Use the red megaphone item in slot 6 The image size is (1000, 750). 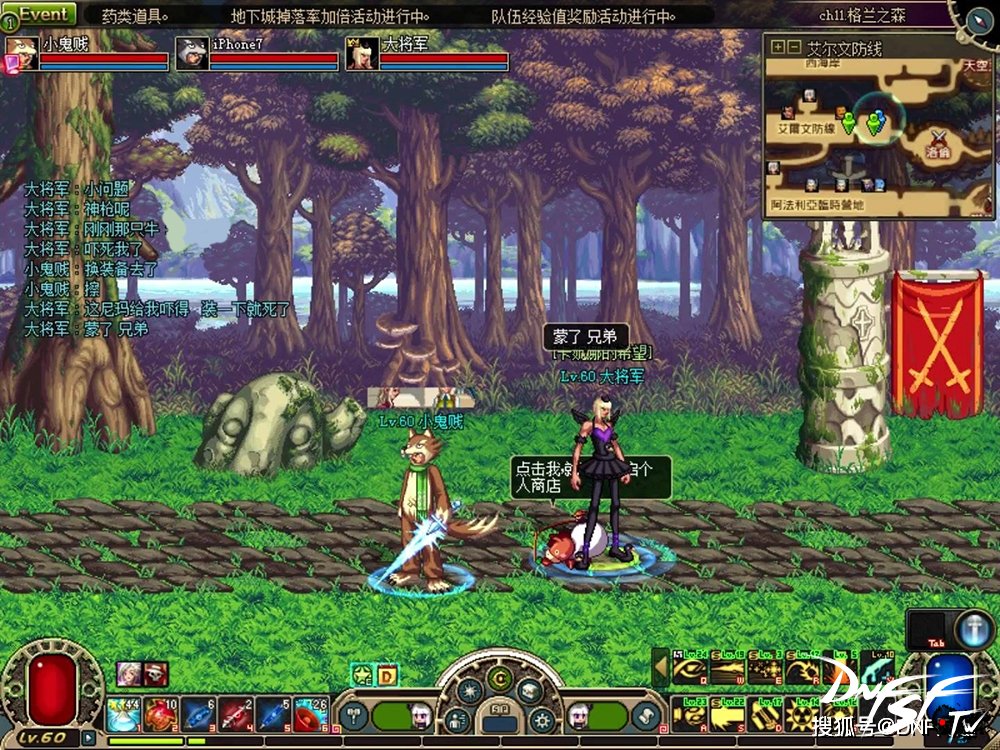tap(308, 714)
